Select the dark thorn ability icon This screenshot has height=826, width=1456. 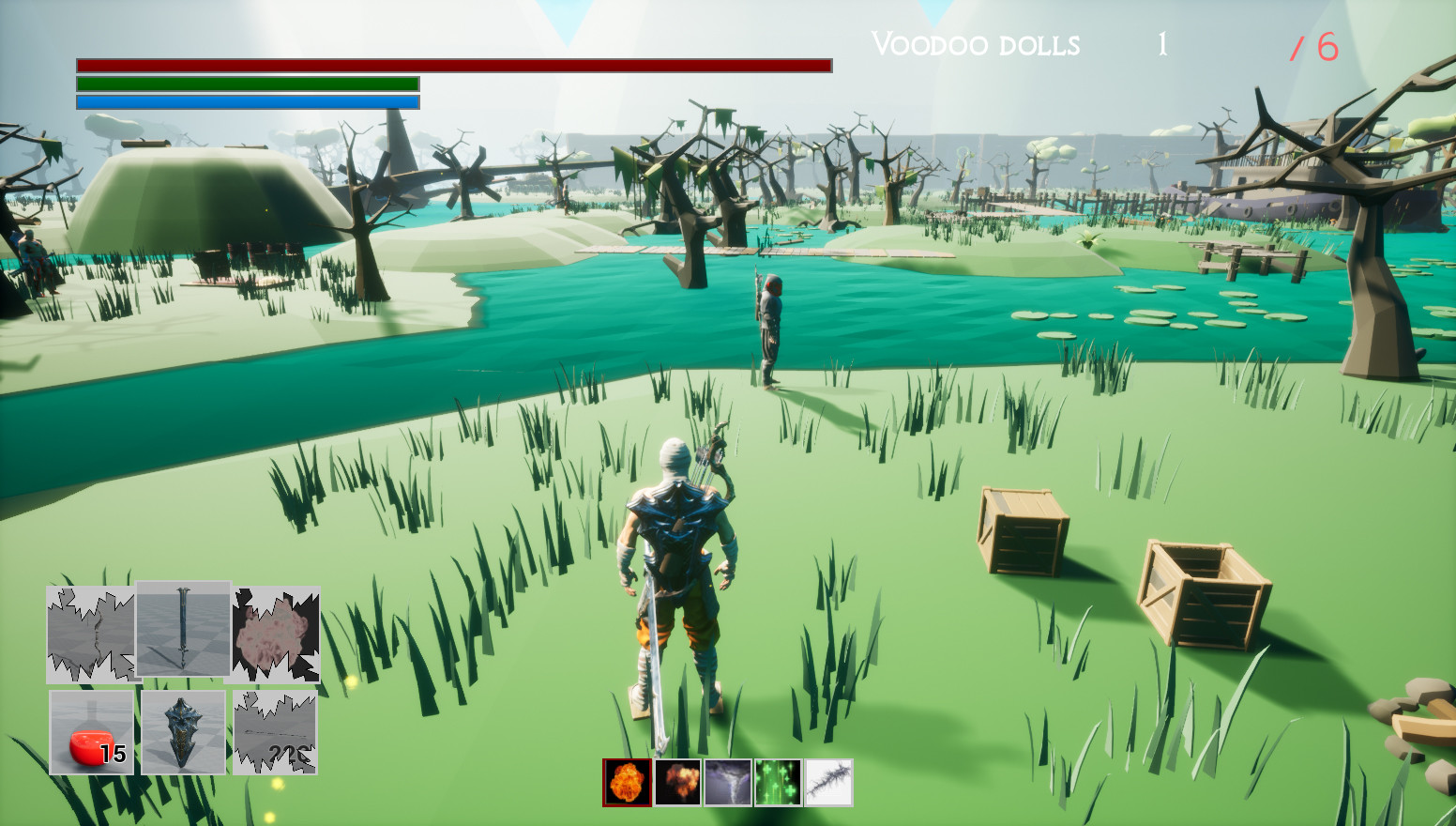click(x=829, y=781)
